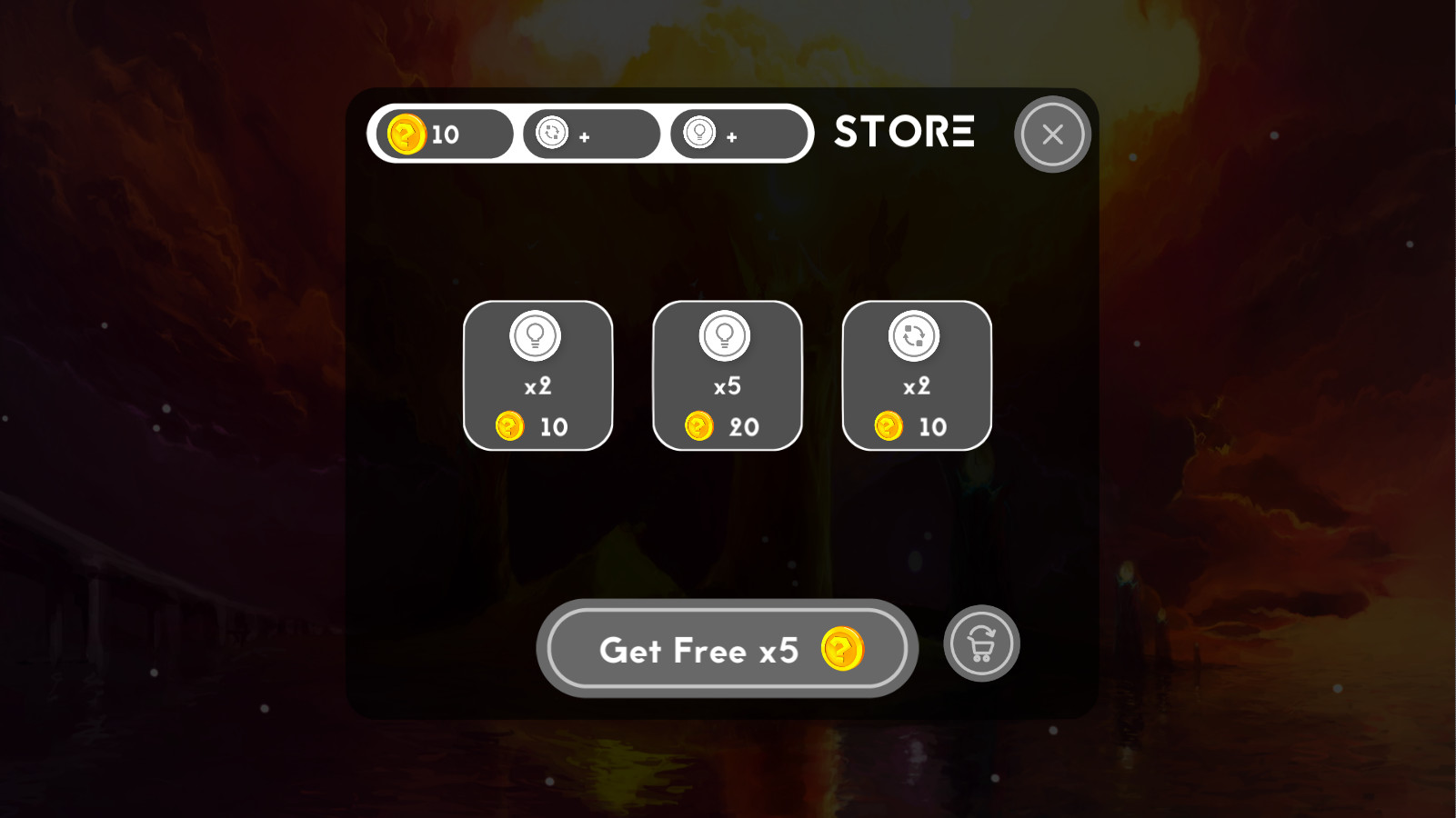This screenshot has height=818, width=1456.
Task: Purchase the x2 hints pack for 10 coins
Action: [x=537, y=374]
